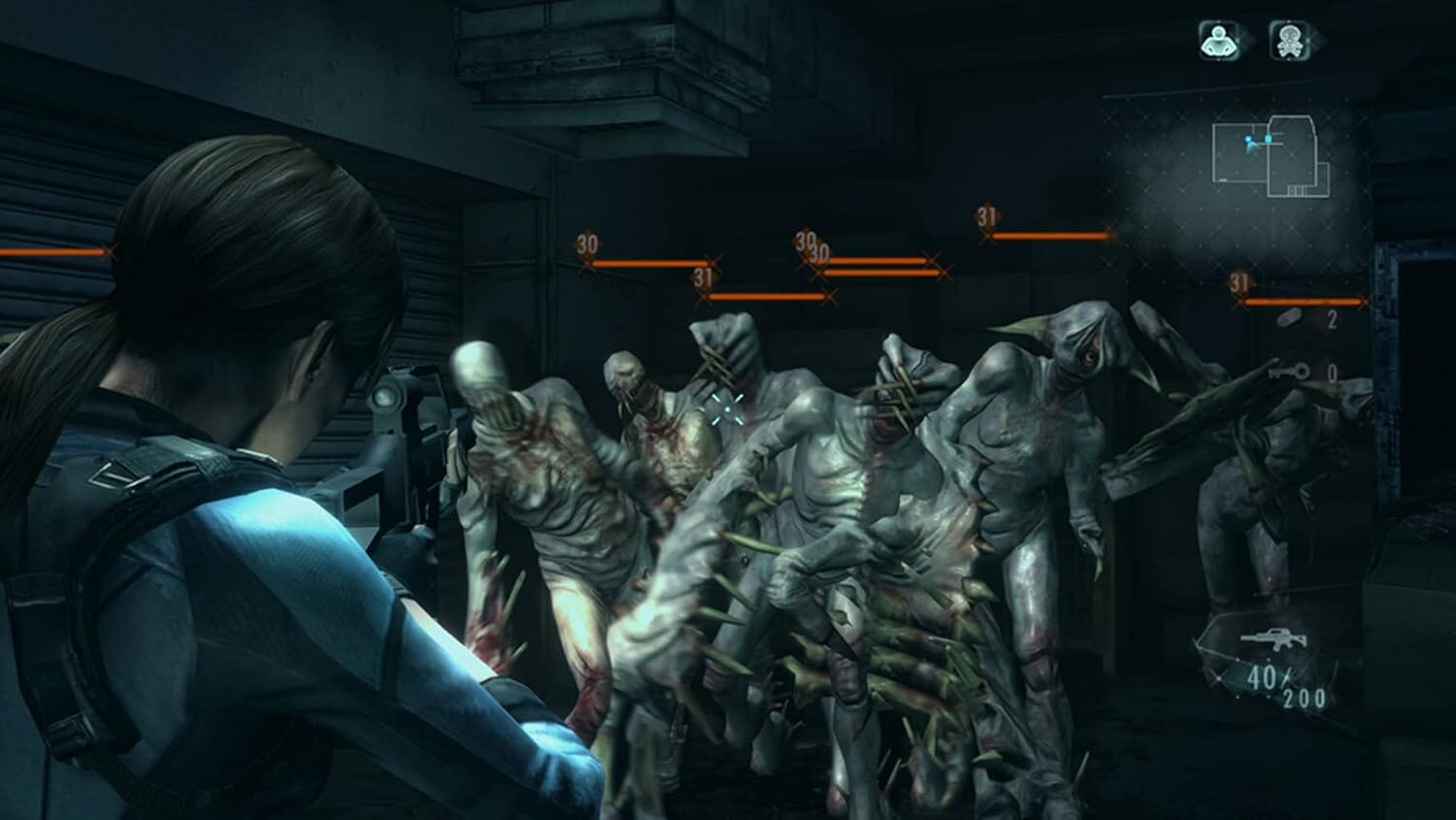
Task: Select the character status icon top right
Action: 1219,42
